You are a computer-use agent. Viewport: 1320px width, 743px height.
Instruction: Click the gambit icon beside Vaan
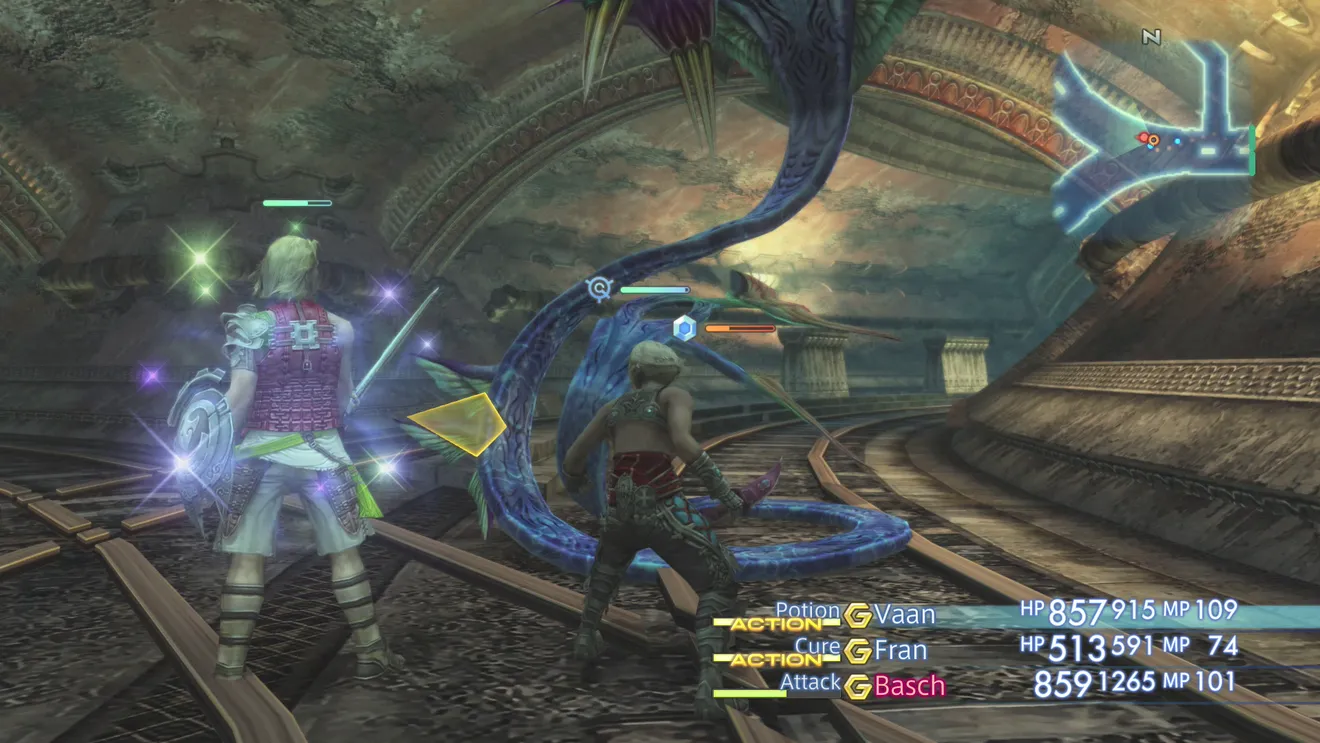click(x=857, y=615)
